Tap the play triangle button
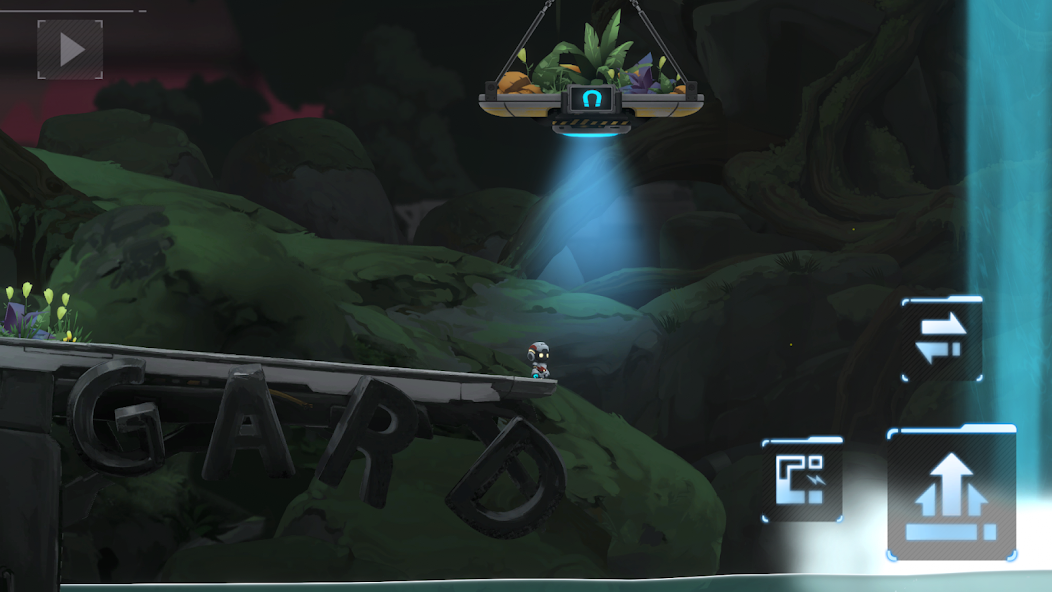The width and height of the screenshot is (1052, 592). click(70, 49)
